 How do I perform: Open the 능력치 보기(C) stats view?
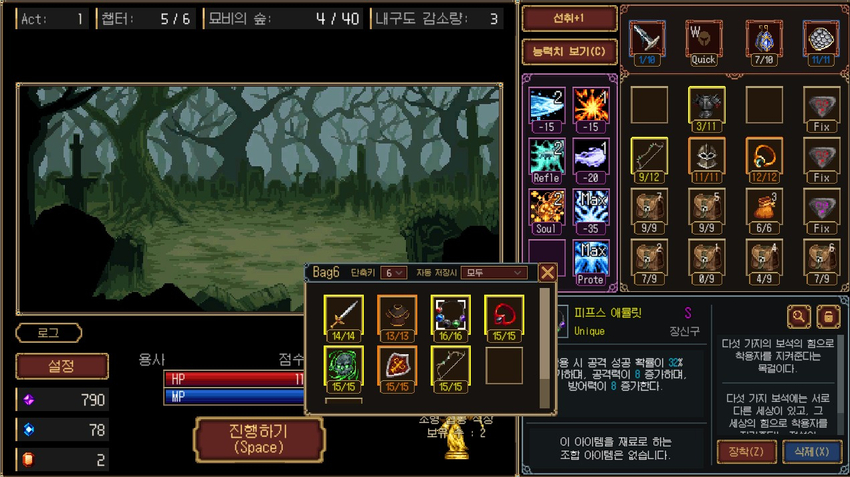tap(563, 51)
